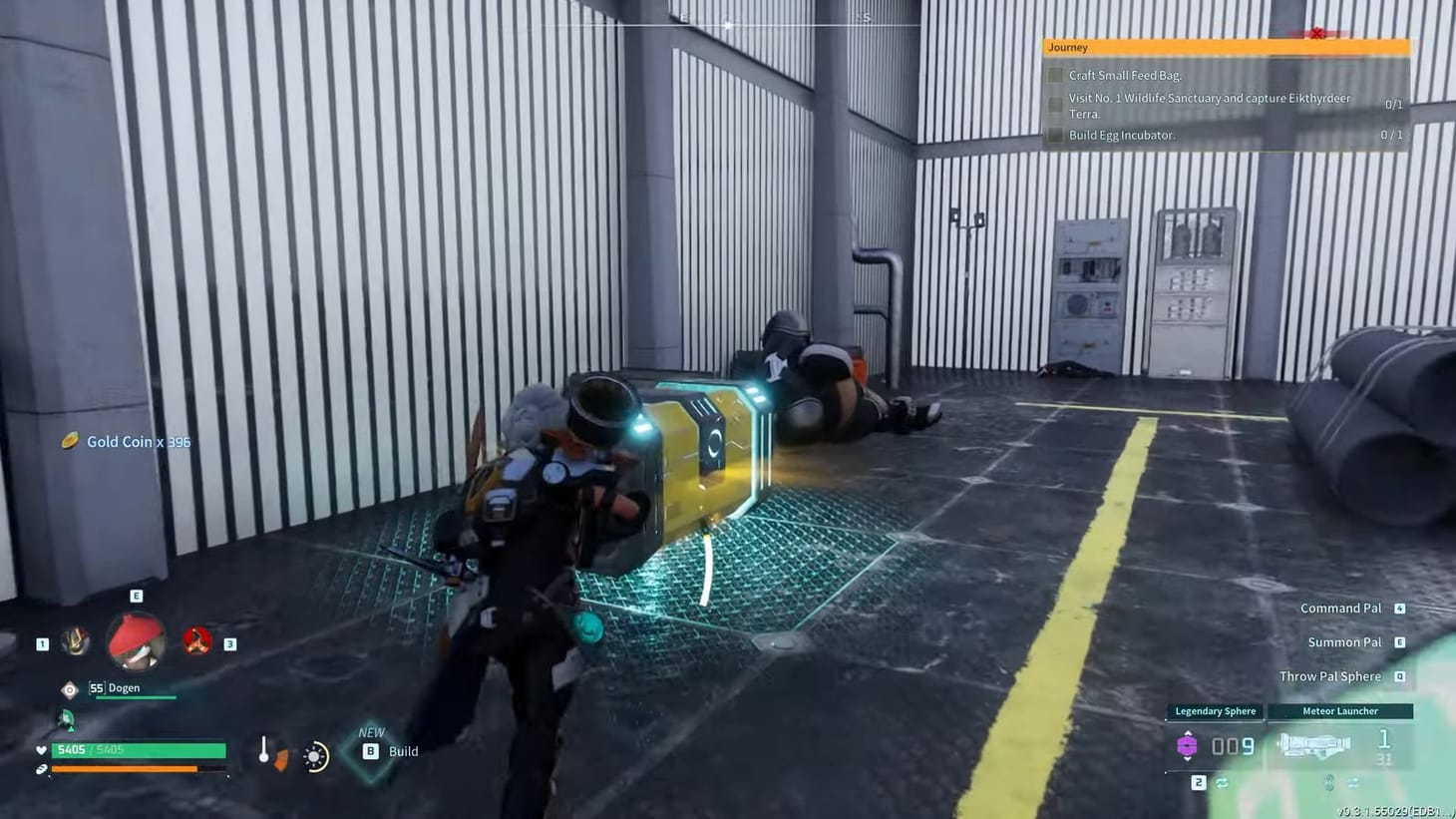Click the Gold Coin icon
1456x819 pixels.
pyautogui.click(x=71, y=441)
